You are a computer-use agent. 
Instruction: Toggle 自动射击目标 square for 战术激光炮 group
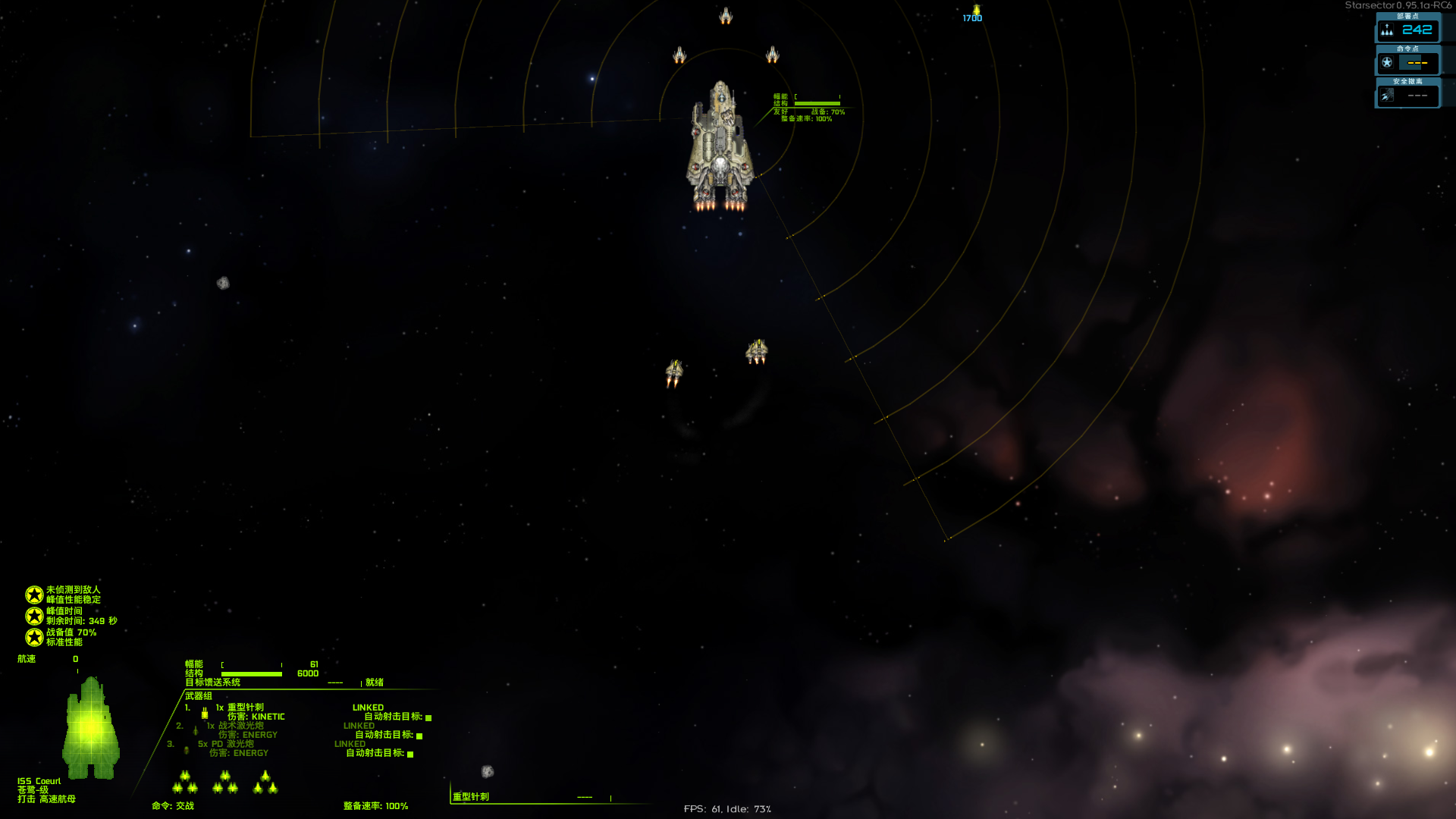419,736
